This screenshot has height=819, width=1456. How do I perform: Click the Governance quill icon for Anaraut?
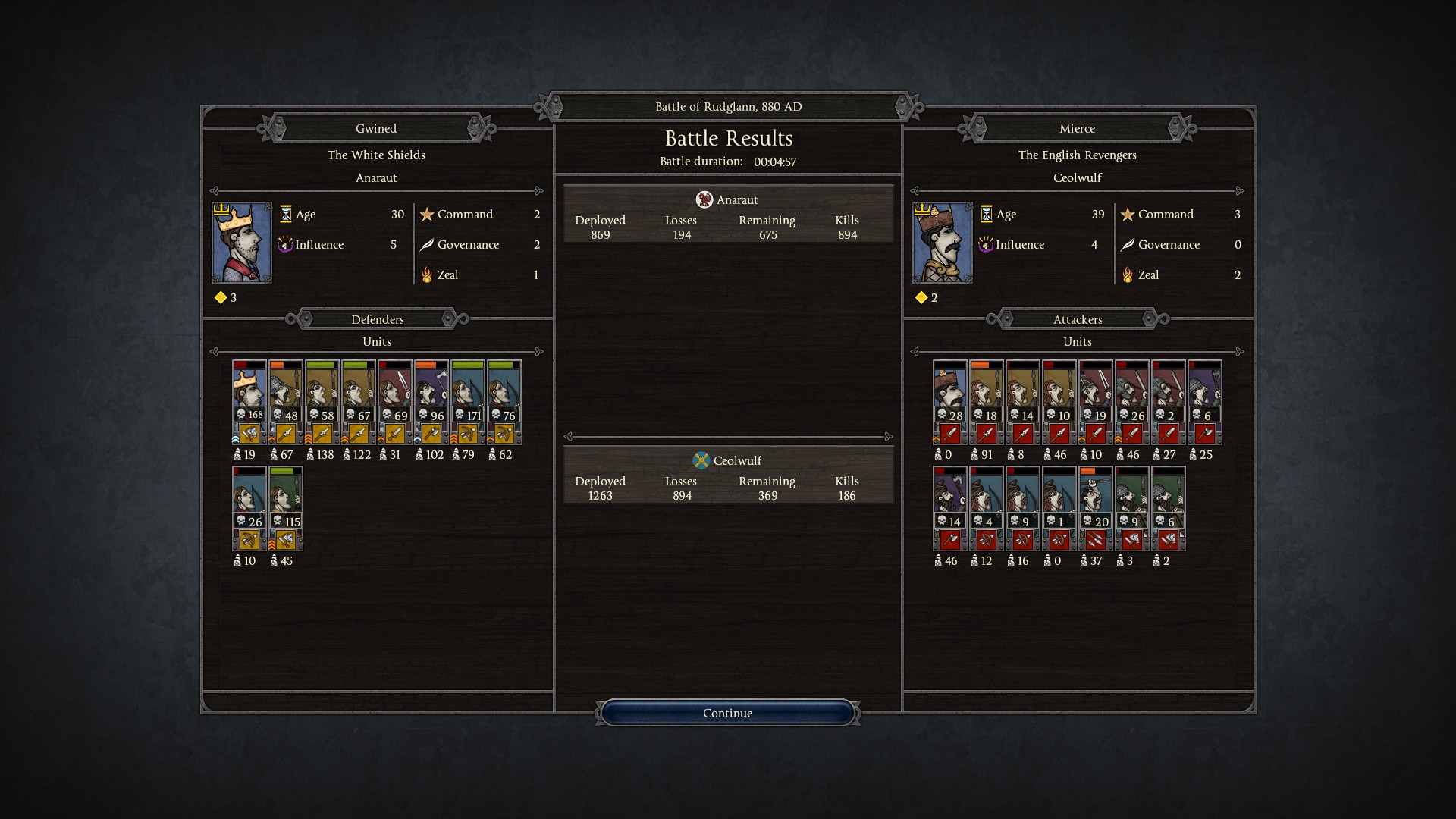coord(428,244)
